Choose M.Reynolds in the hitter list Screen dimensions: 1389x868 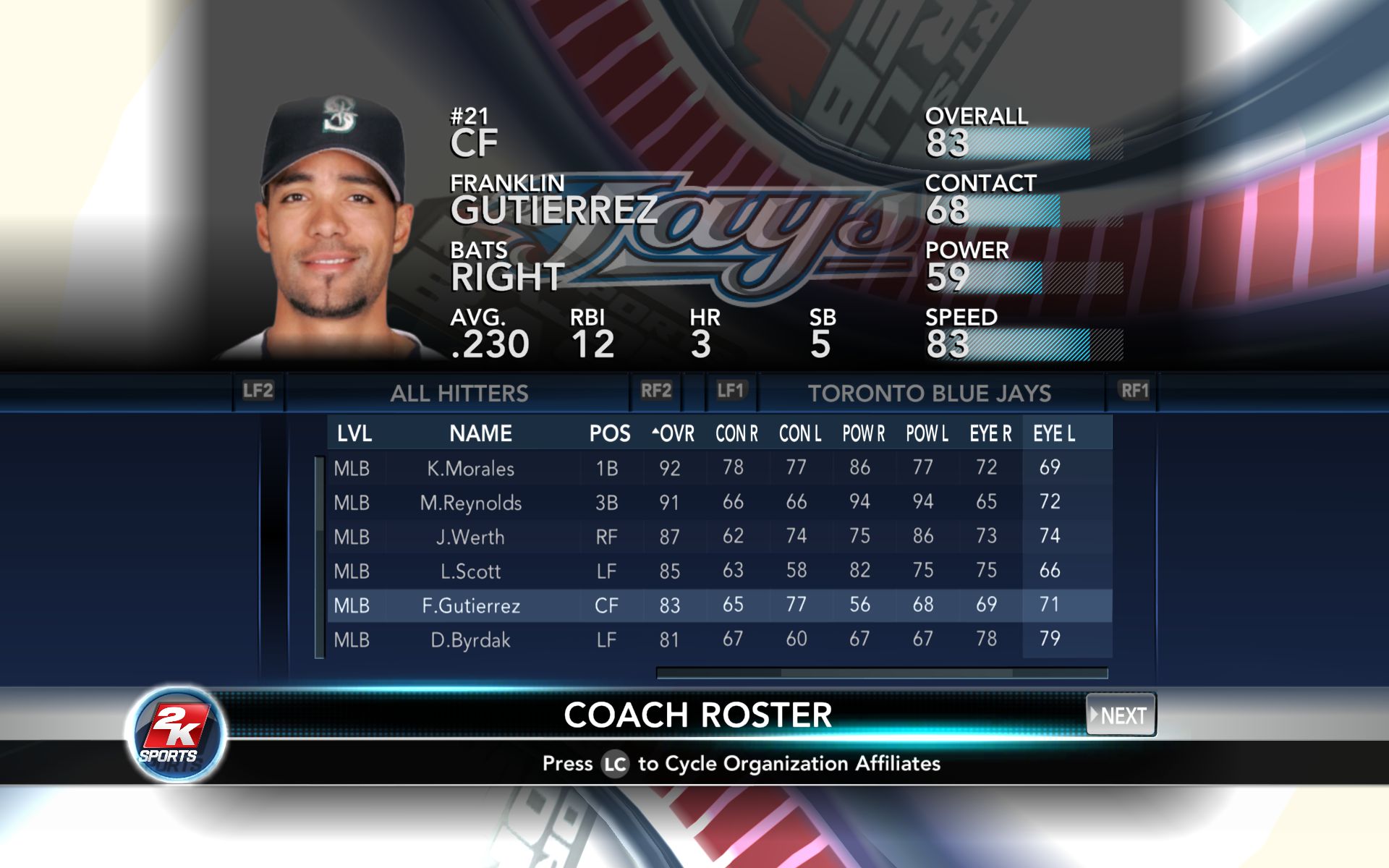tap(470, 503)
